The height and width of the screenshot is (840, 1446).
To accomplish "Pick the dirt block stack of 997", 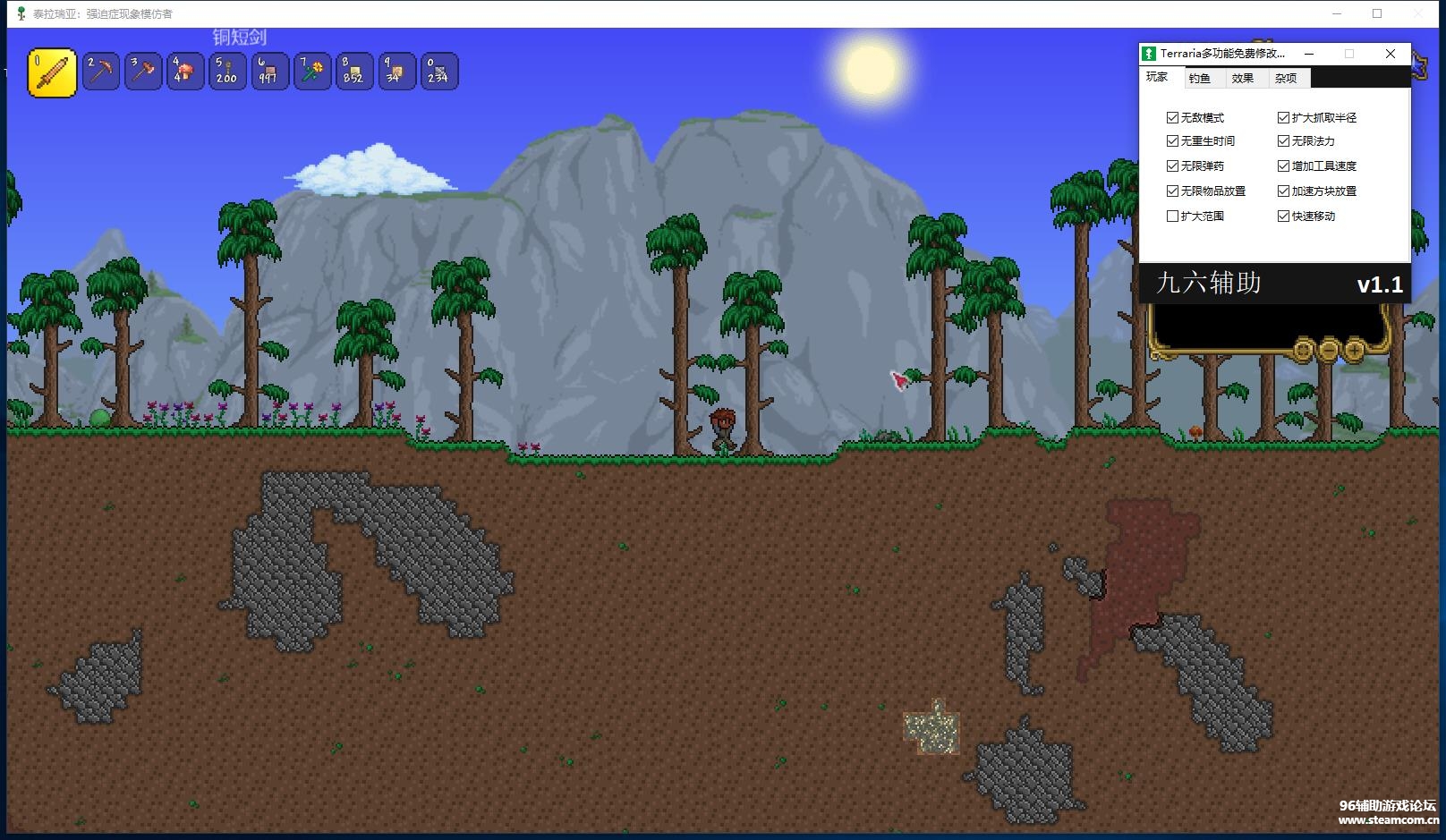I will pyautogui.click(x=268, y=72).
